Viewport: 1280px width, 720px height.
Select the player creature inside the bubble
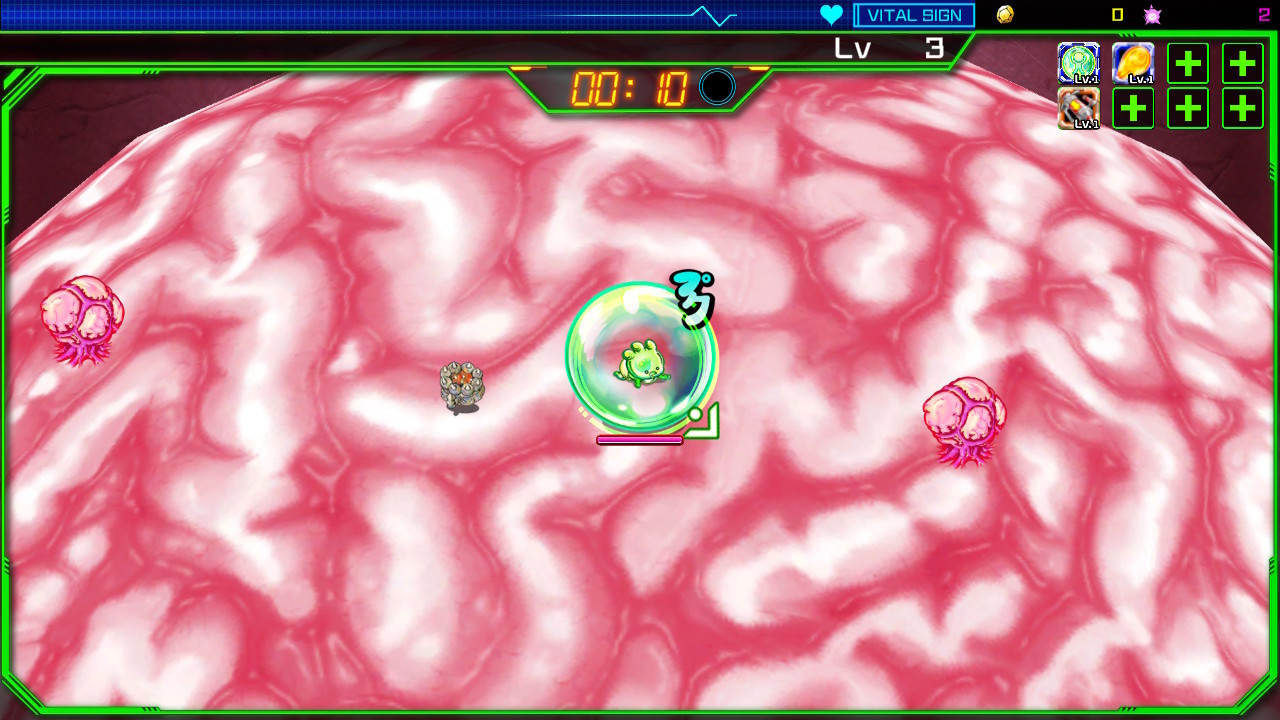click(645, 362)
